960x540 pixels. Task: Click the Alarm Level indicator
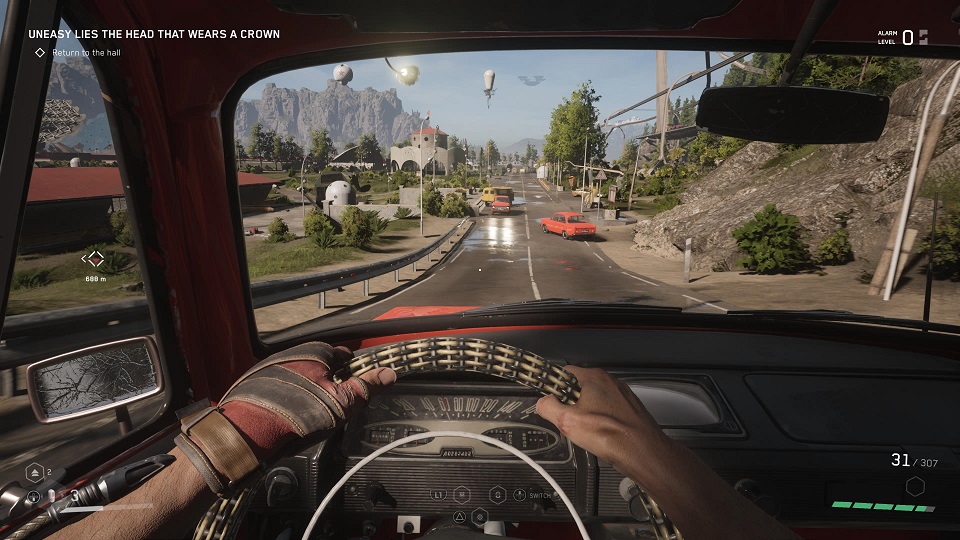click(905, 37)
